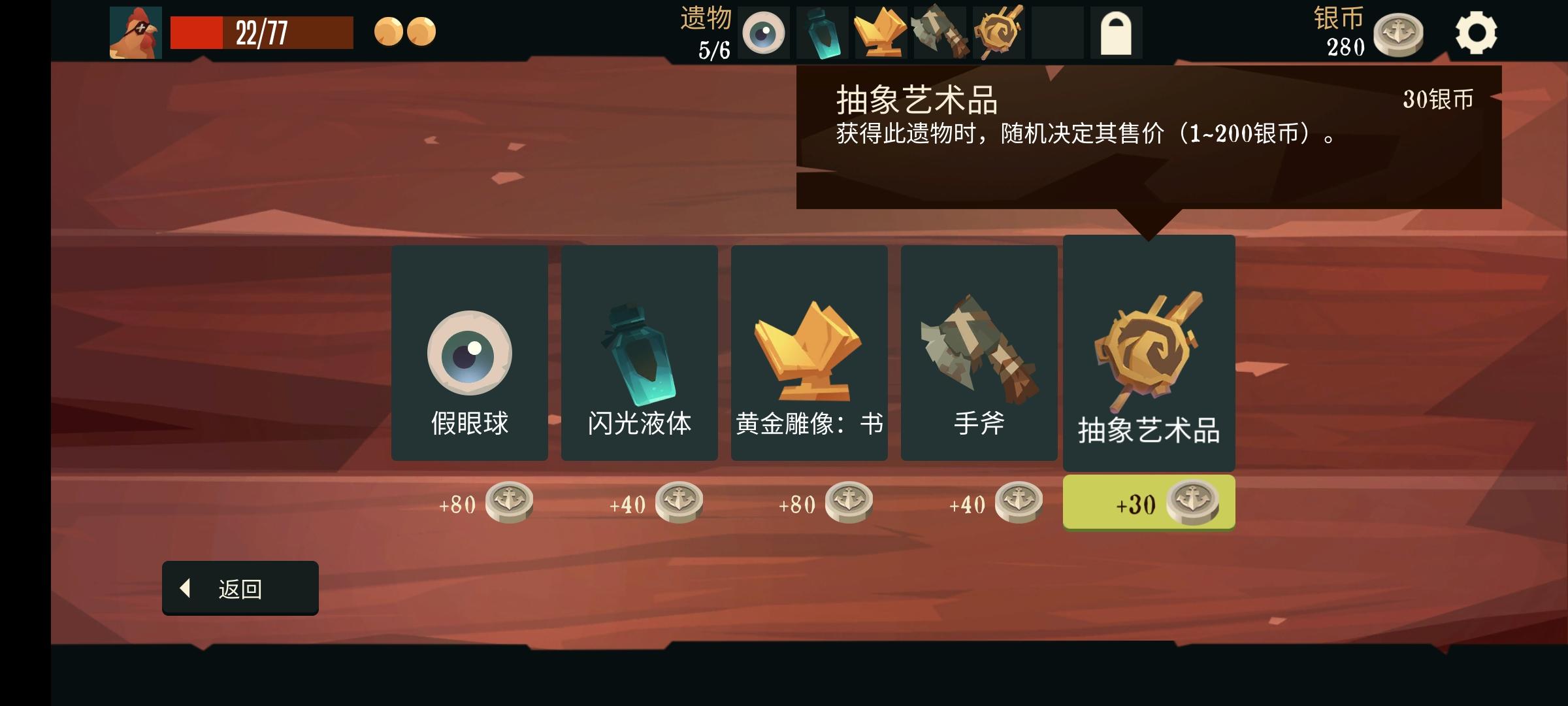The height and width of the screenshot is (706, 1568).
Task: Click the golden book statue relic in top bar
Action: click(881, 31)
